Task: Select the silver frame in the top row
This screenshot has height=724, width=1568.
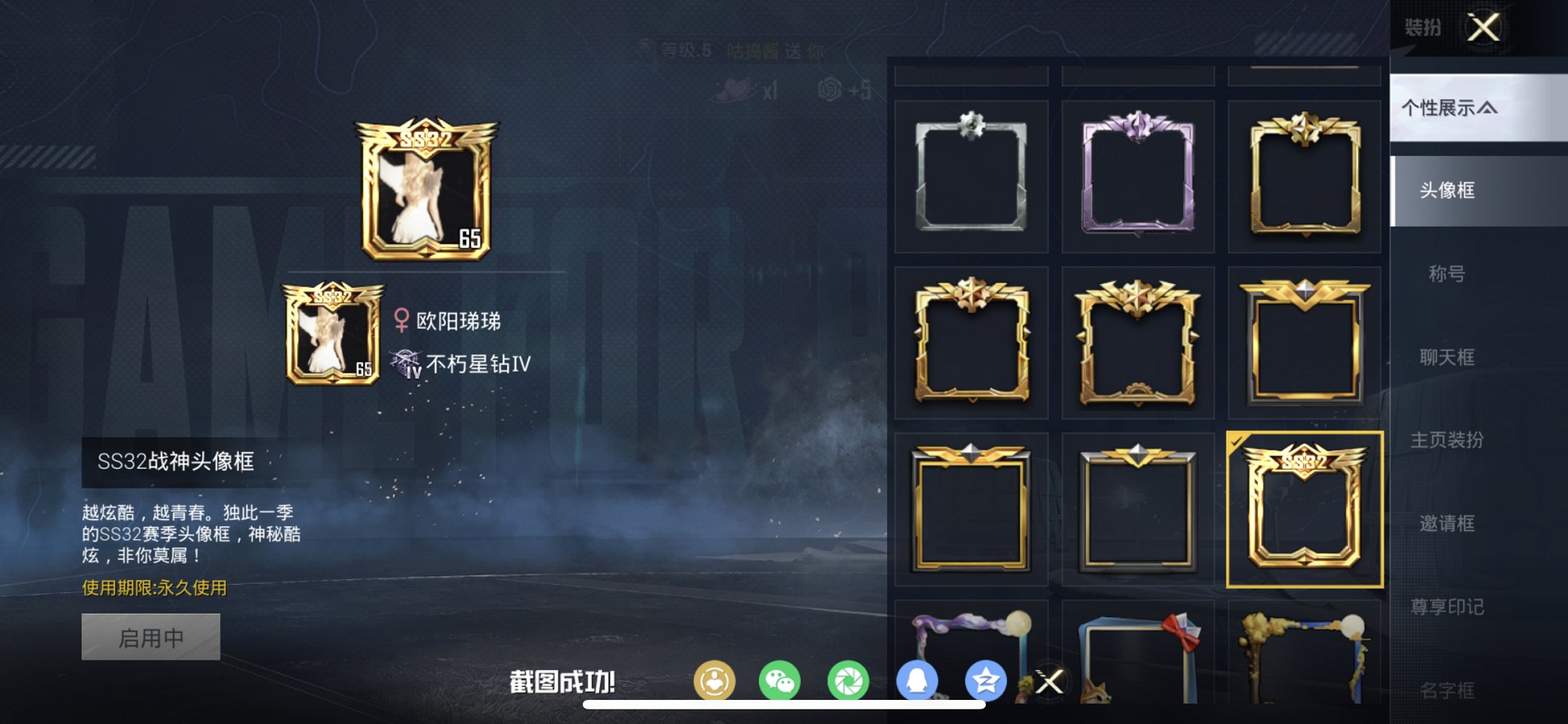Action: point(971,175)
